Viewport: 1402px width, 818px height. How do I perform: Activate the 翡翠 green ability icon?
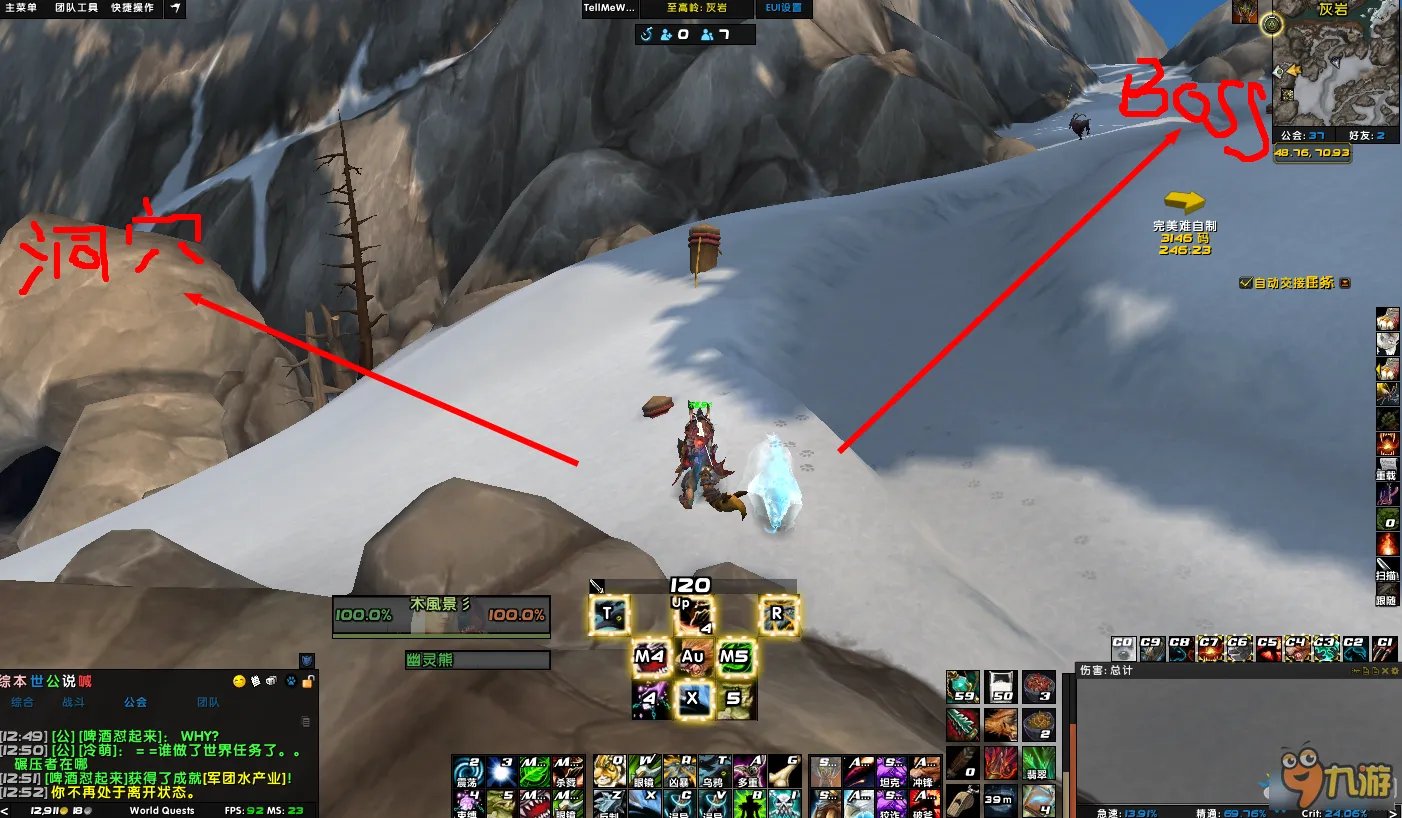1039,763
